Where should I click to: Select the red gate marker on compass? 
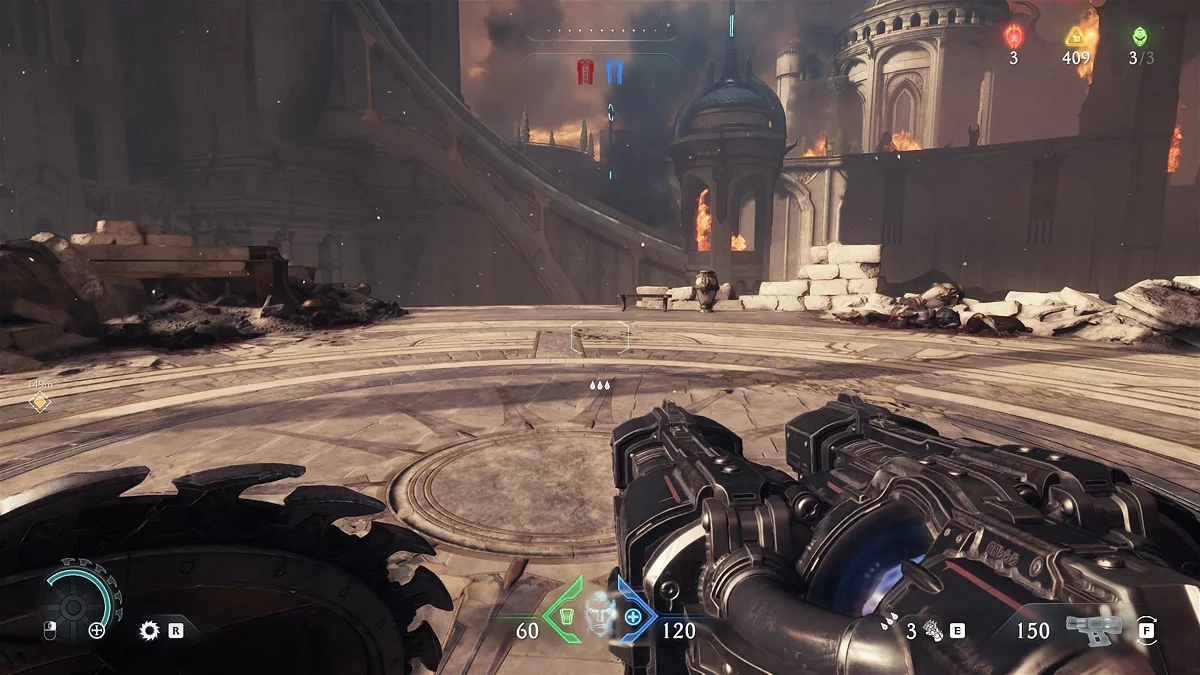[x=586, y=71]
